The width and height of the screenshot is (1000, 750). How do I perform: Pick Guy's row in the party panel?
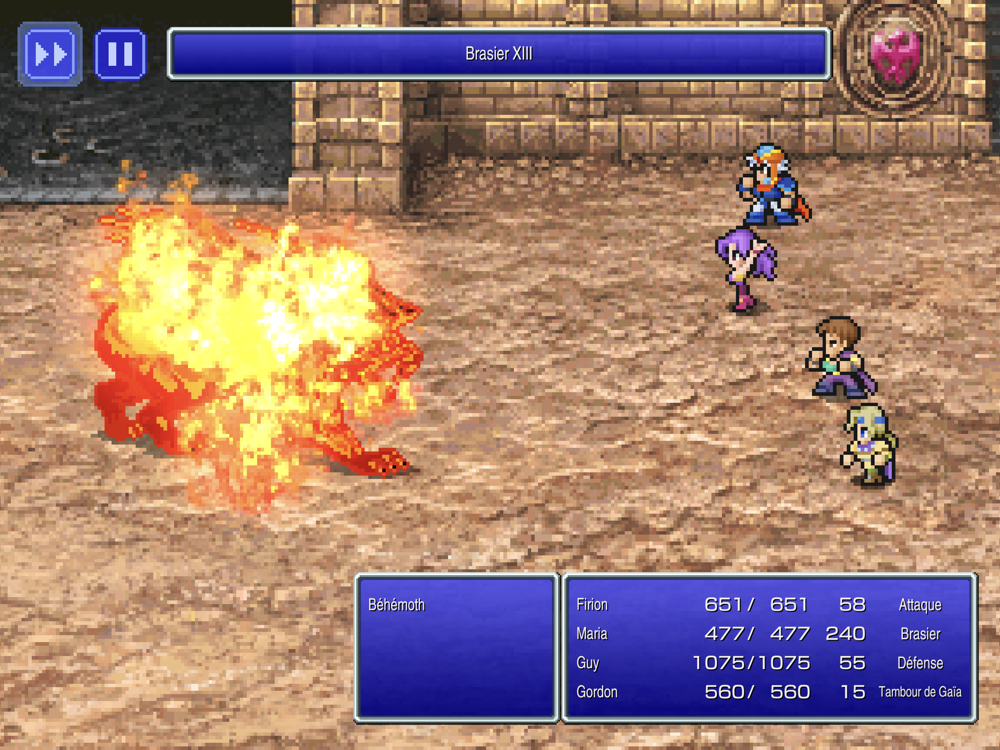(768, 663)
